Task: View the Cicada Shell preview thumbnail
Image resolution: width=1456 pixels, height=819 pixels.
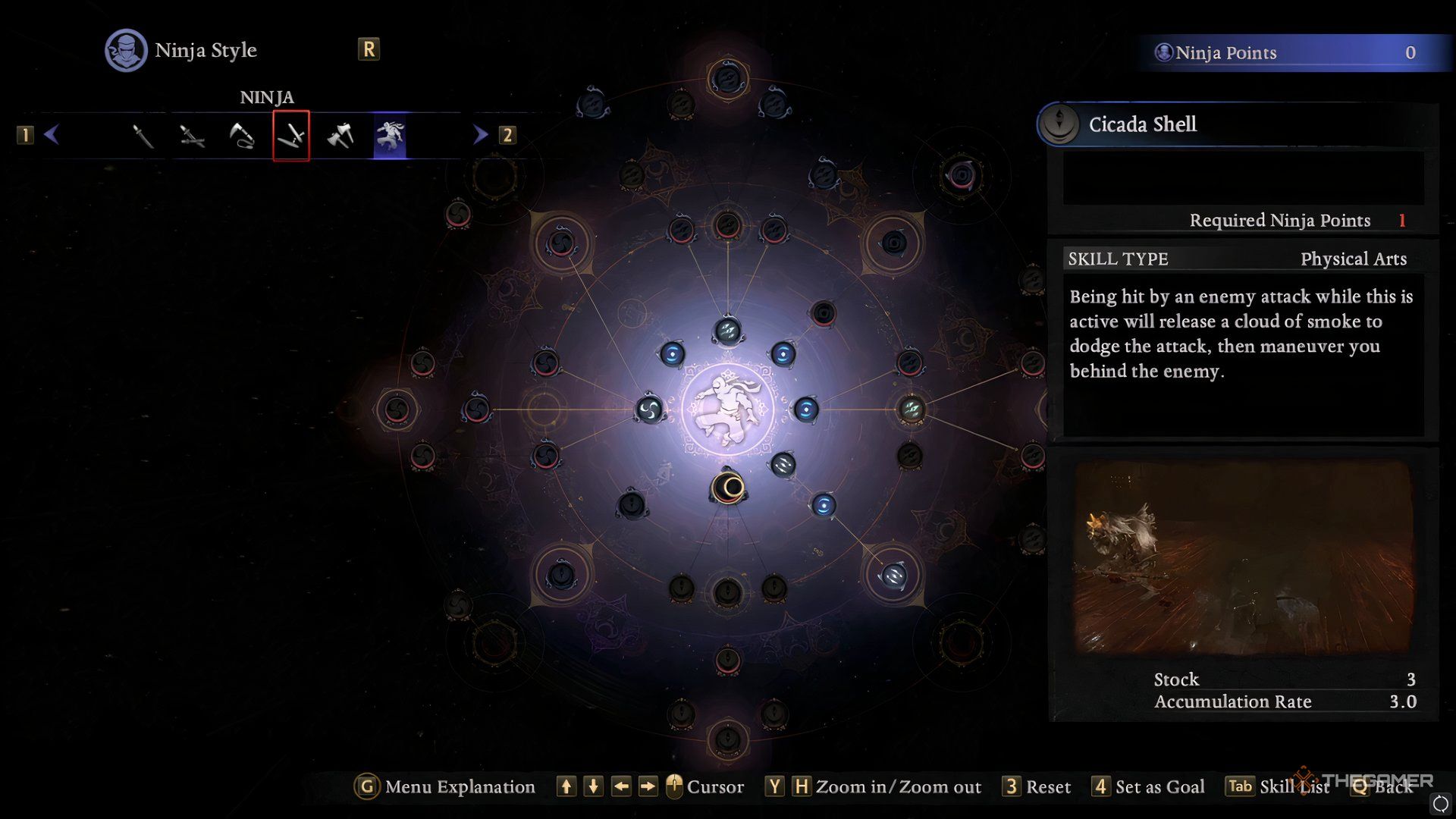Action: pos(1243,557)
